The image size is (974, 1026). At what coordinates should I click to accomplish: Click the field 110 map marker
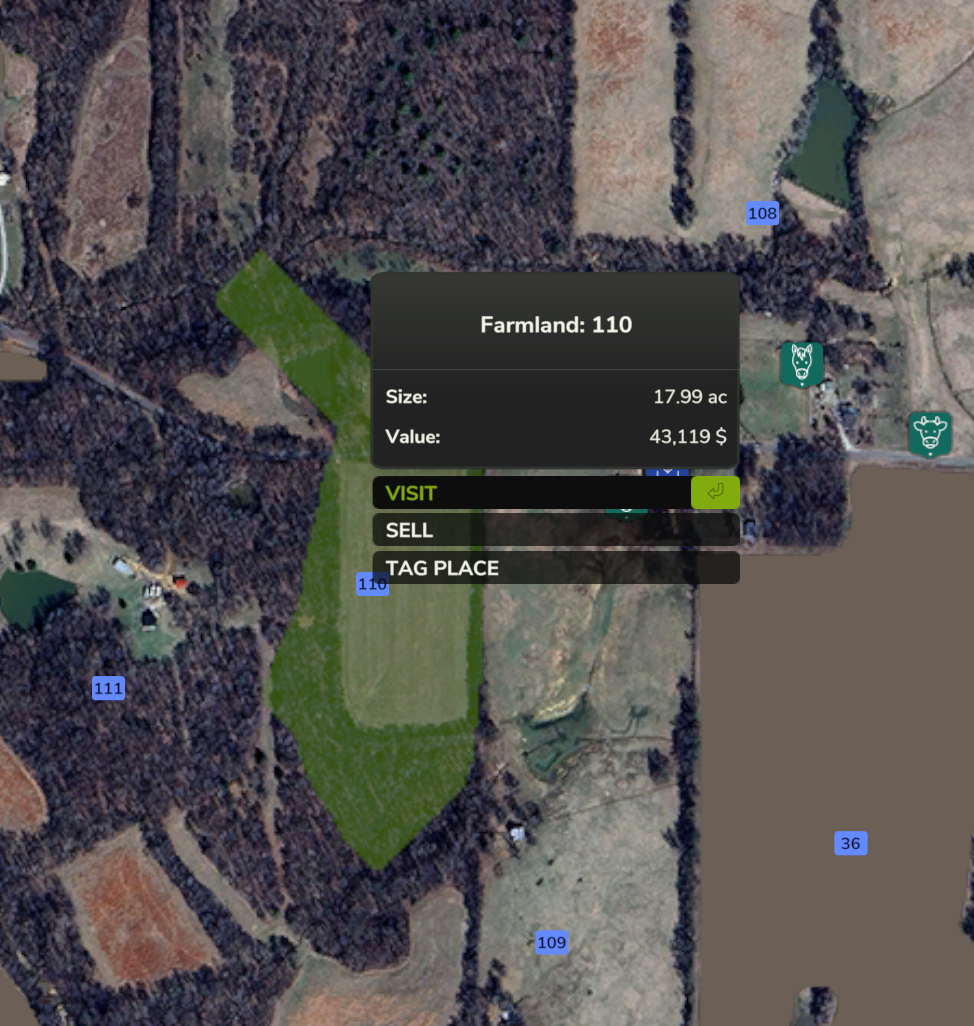point(372,584)
